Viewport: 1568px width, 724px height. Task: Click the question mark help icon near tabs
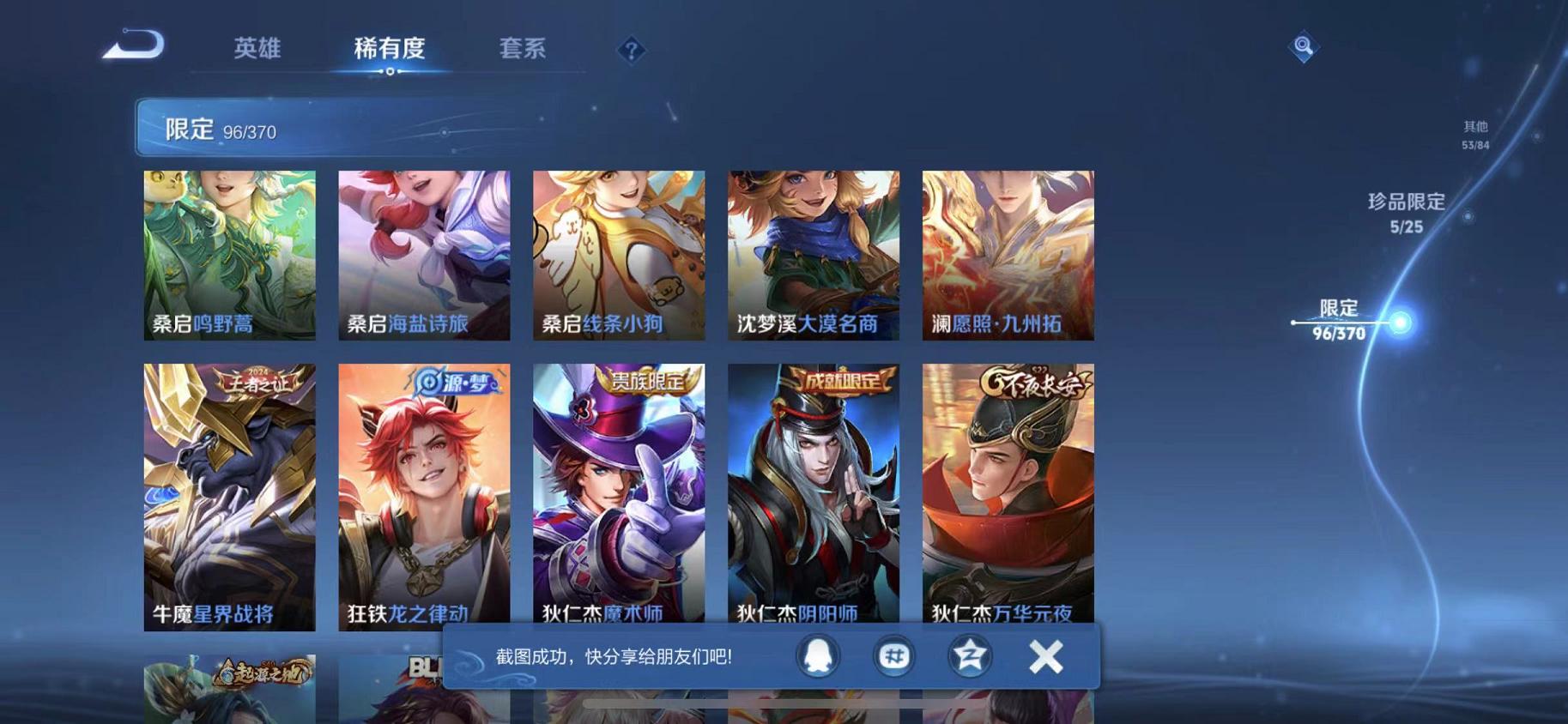point(632,51)
